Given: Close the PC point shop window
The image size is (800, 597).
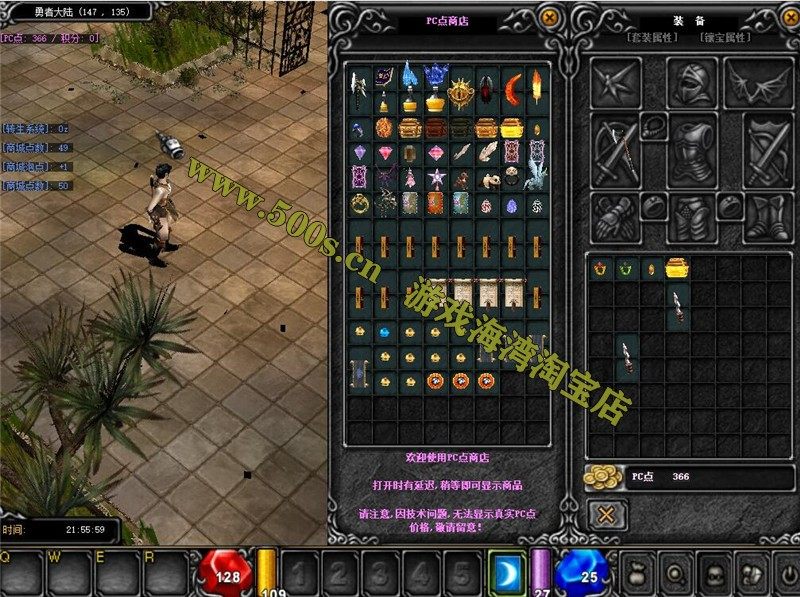Looking at the screenshot, I should click(x=549, y=17).
